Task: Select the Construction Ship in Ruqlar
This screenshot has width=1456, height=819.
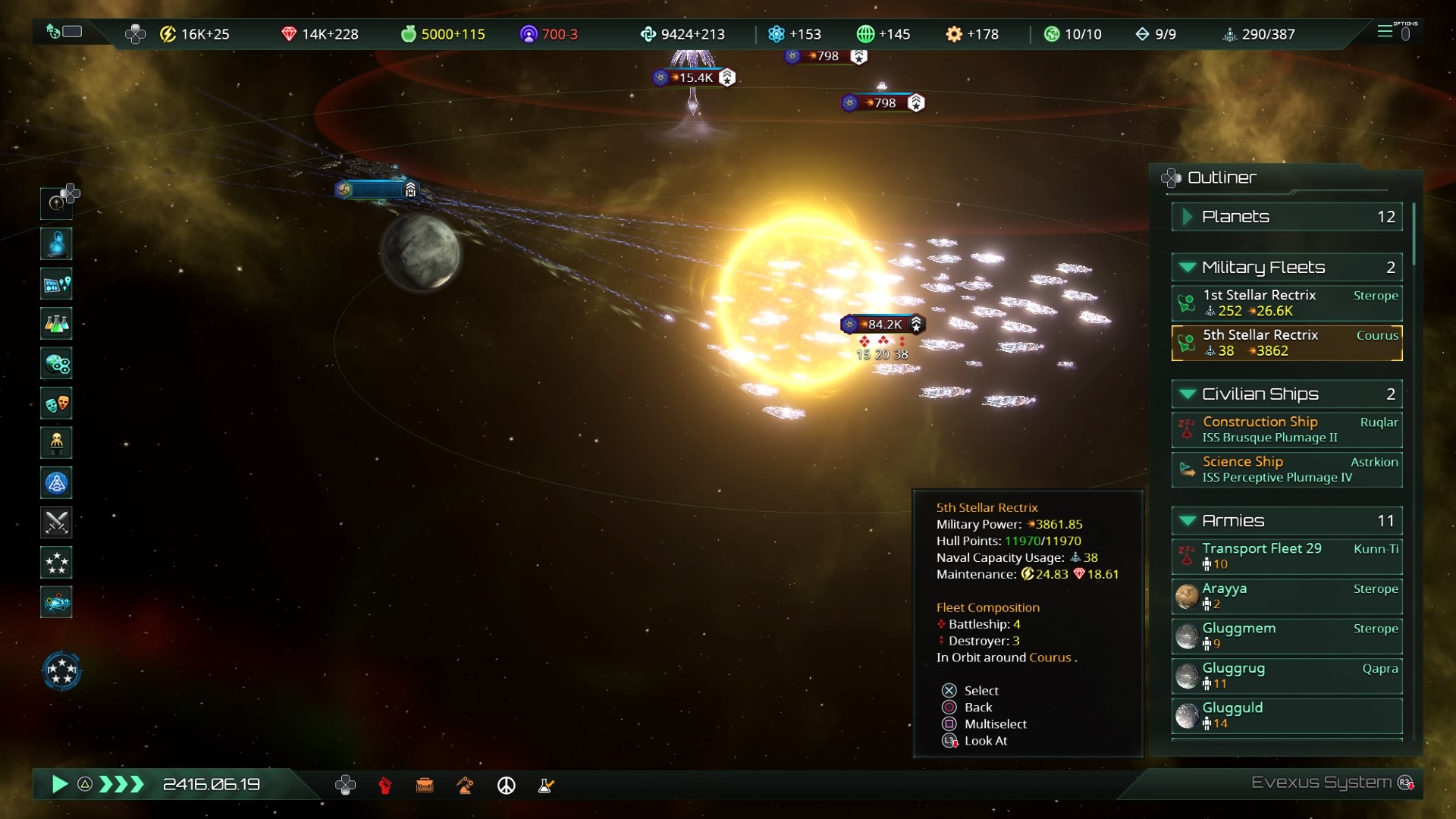Action: point(1286,429)
